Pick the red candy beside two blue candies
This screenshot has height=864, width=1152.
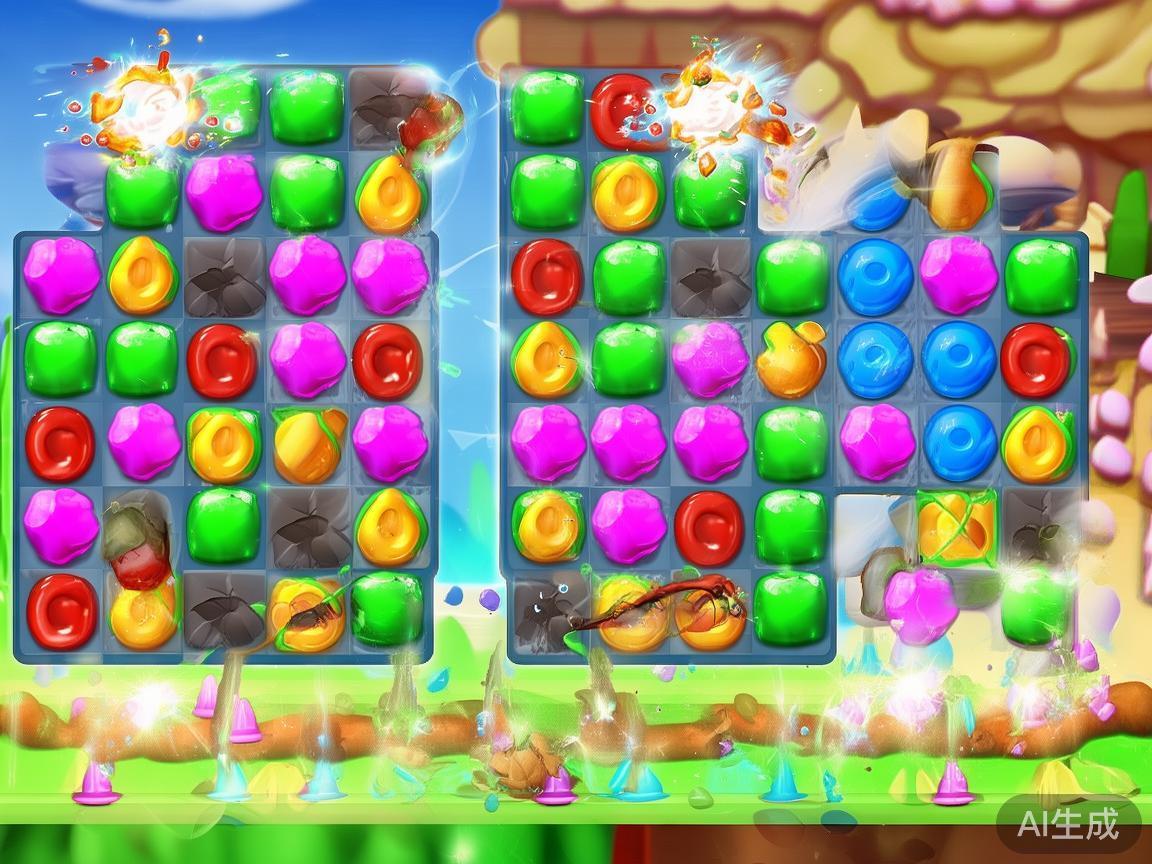pyautogui.click(x=1037, y=358)
